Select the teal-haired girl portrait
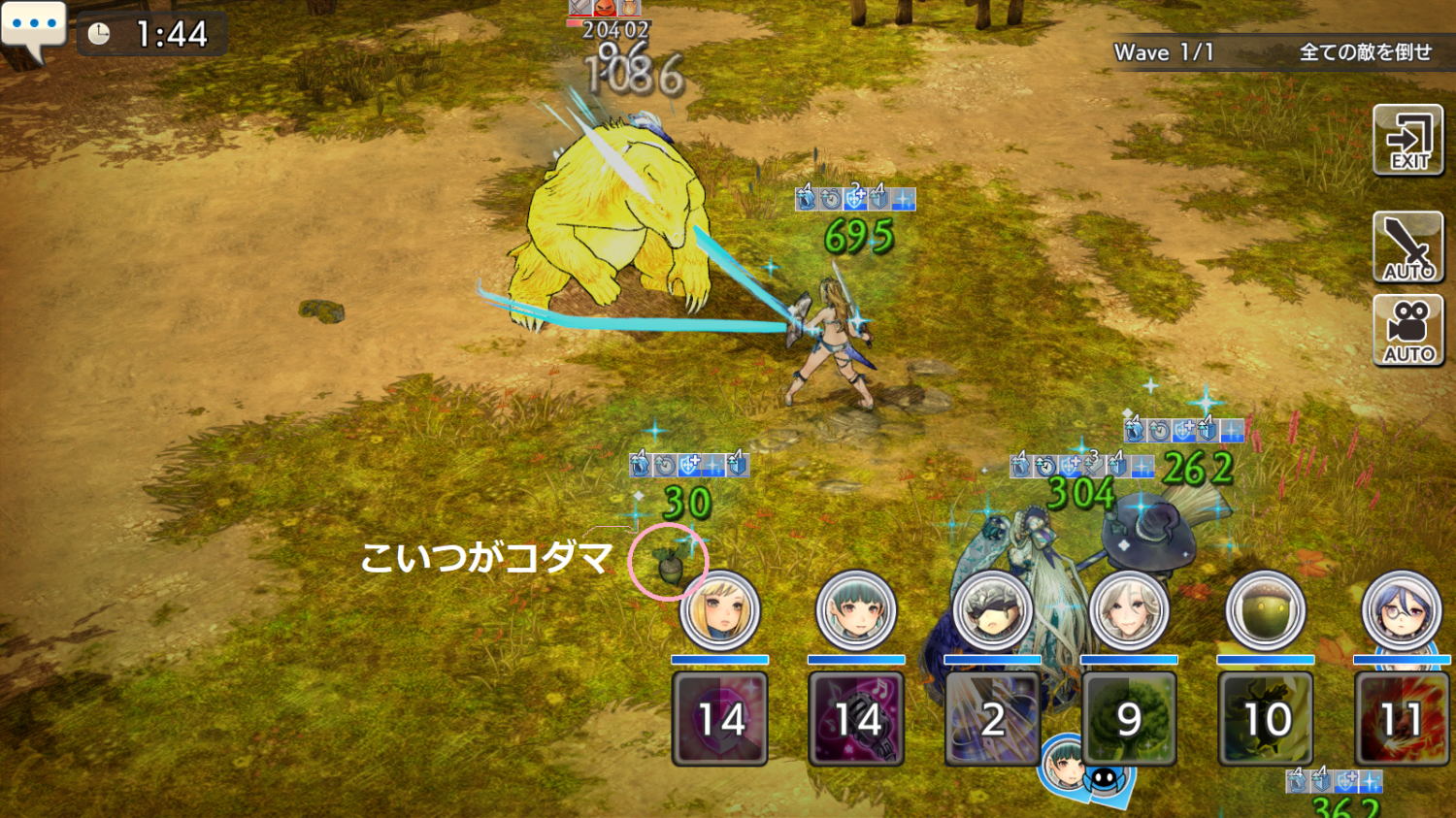1456x818 pixels. coord(855,610)
